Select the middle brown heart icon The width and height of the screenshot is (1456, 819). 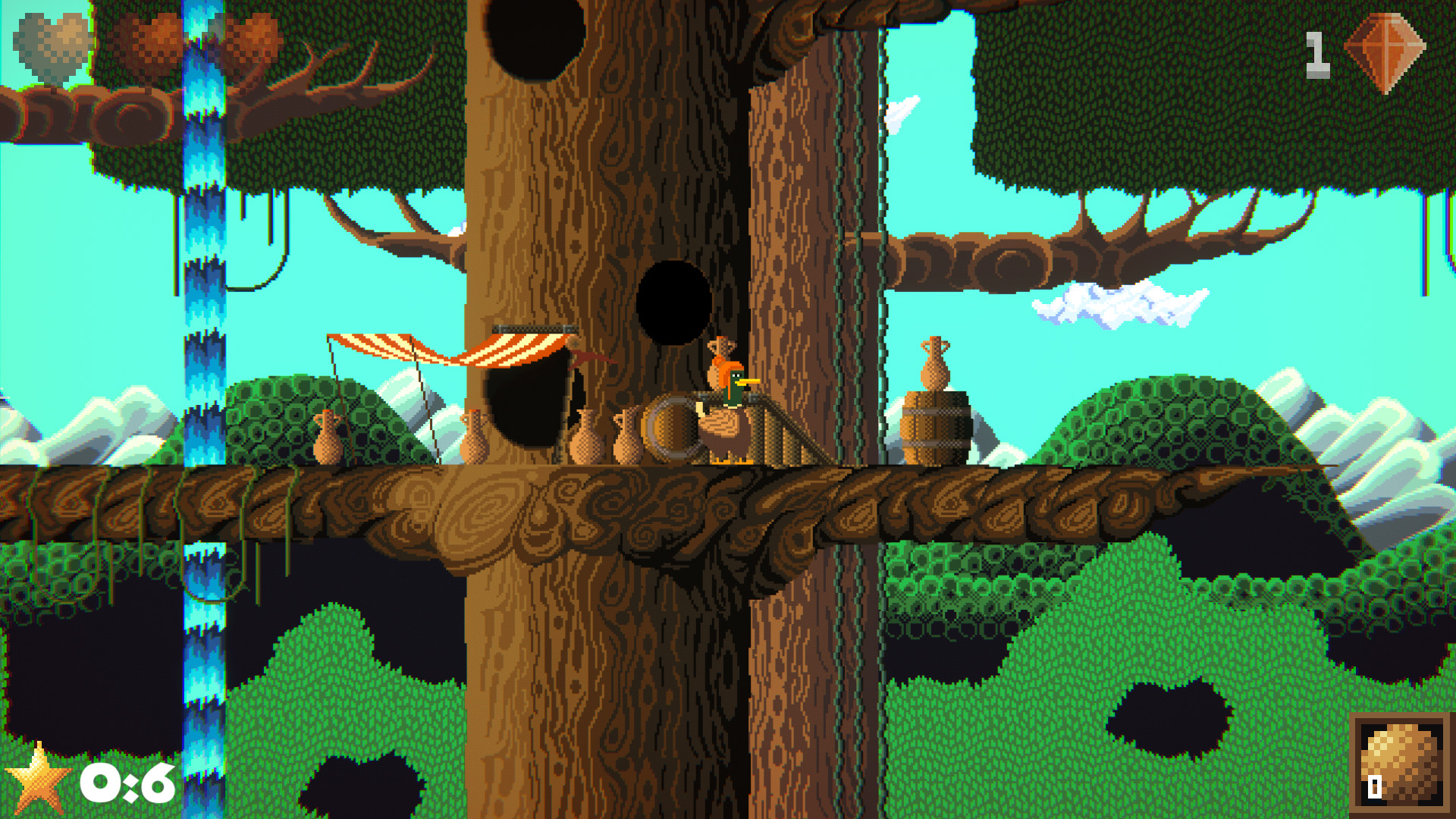pyautogui.click(x=148, y=38)
